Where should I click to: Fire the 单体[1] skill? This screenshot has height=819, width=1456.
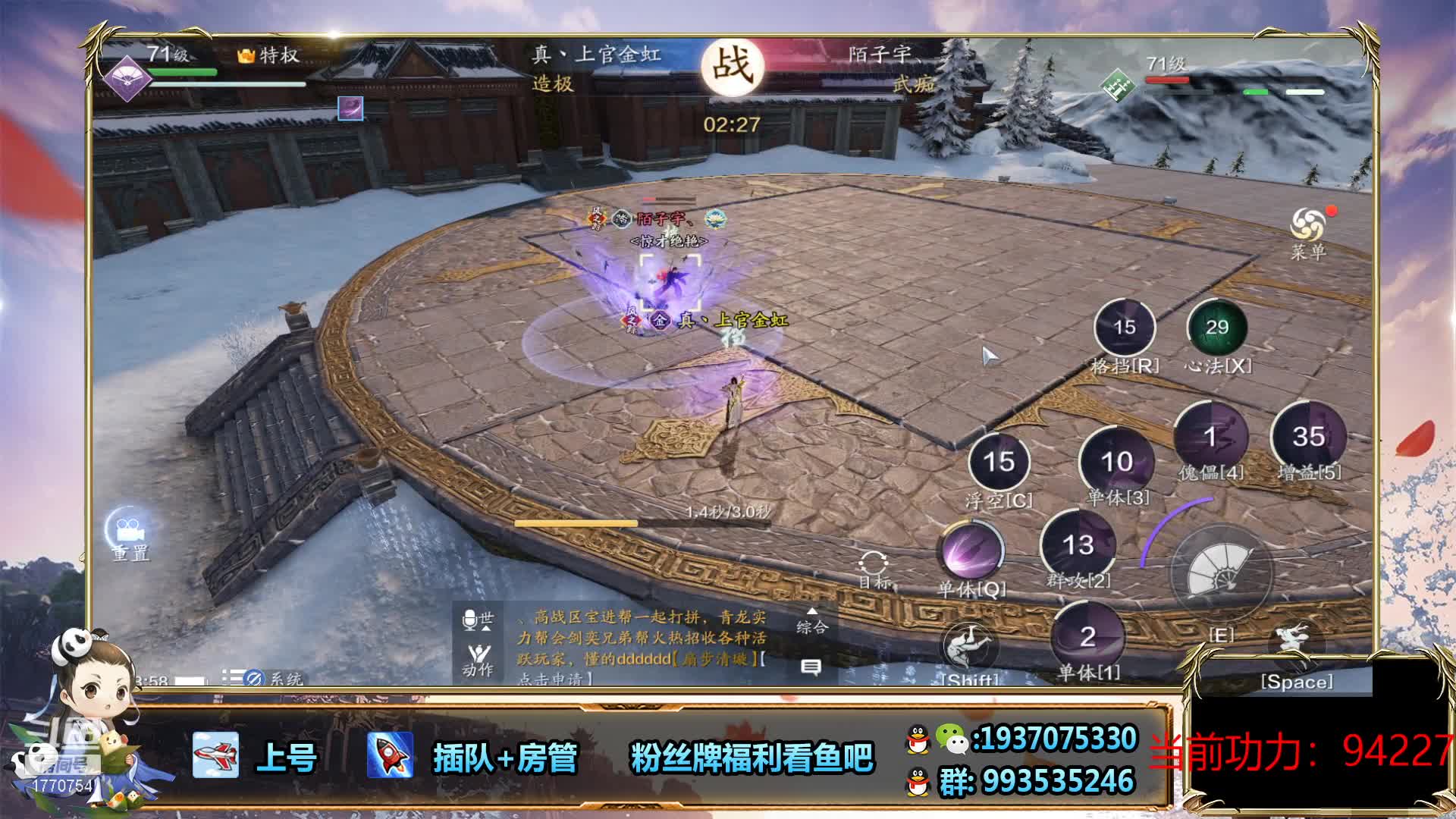[x=1087, y=637]
